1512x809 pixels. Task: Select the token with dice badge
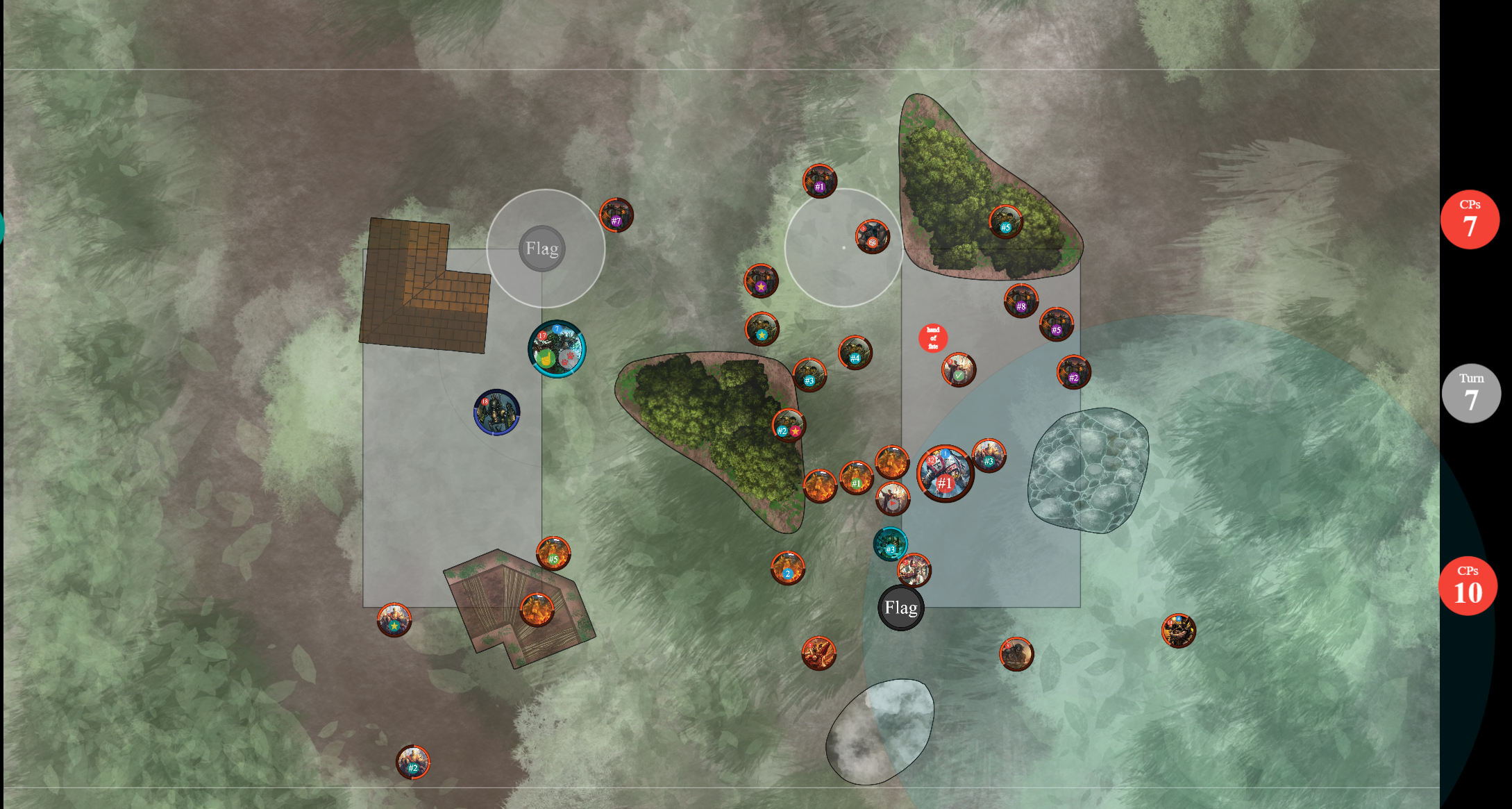[872, 237]
